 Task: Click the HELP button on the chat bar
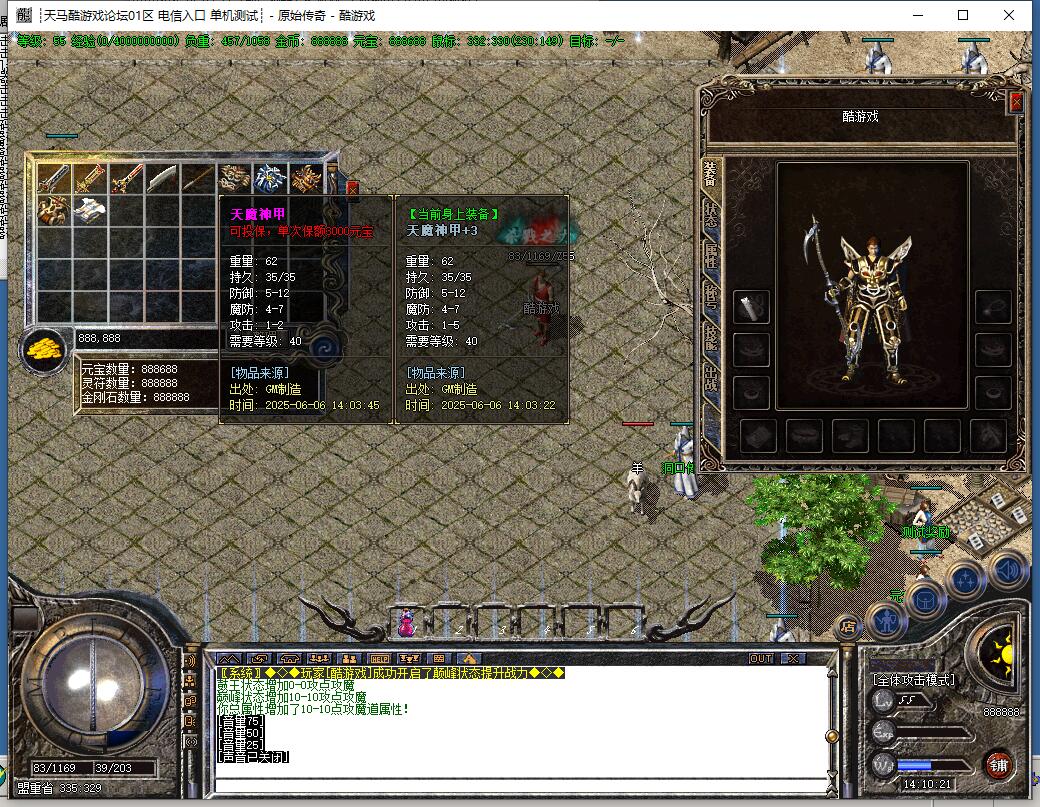coord(378,659)
